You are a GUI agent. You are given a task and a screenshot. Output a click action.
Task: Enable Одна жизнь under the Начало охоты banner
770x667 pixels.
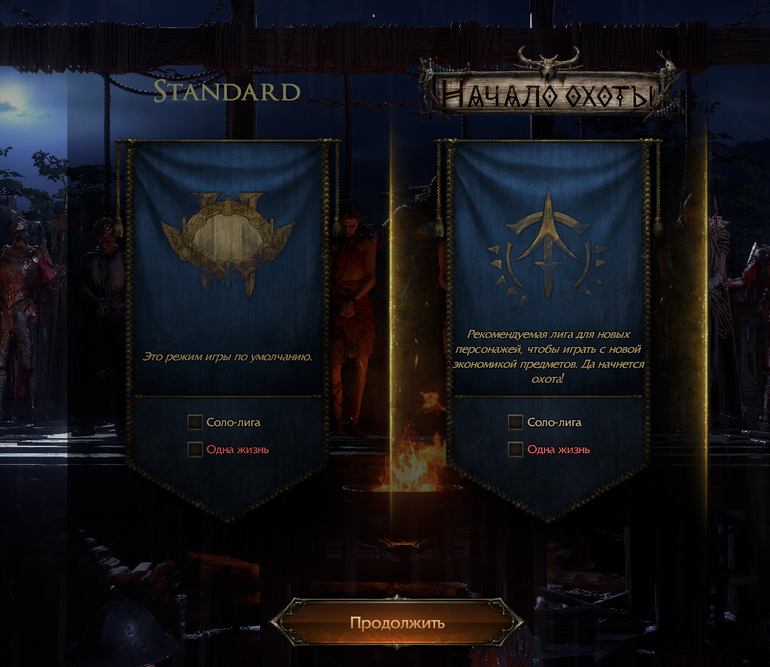click(x=516, y=450)
